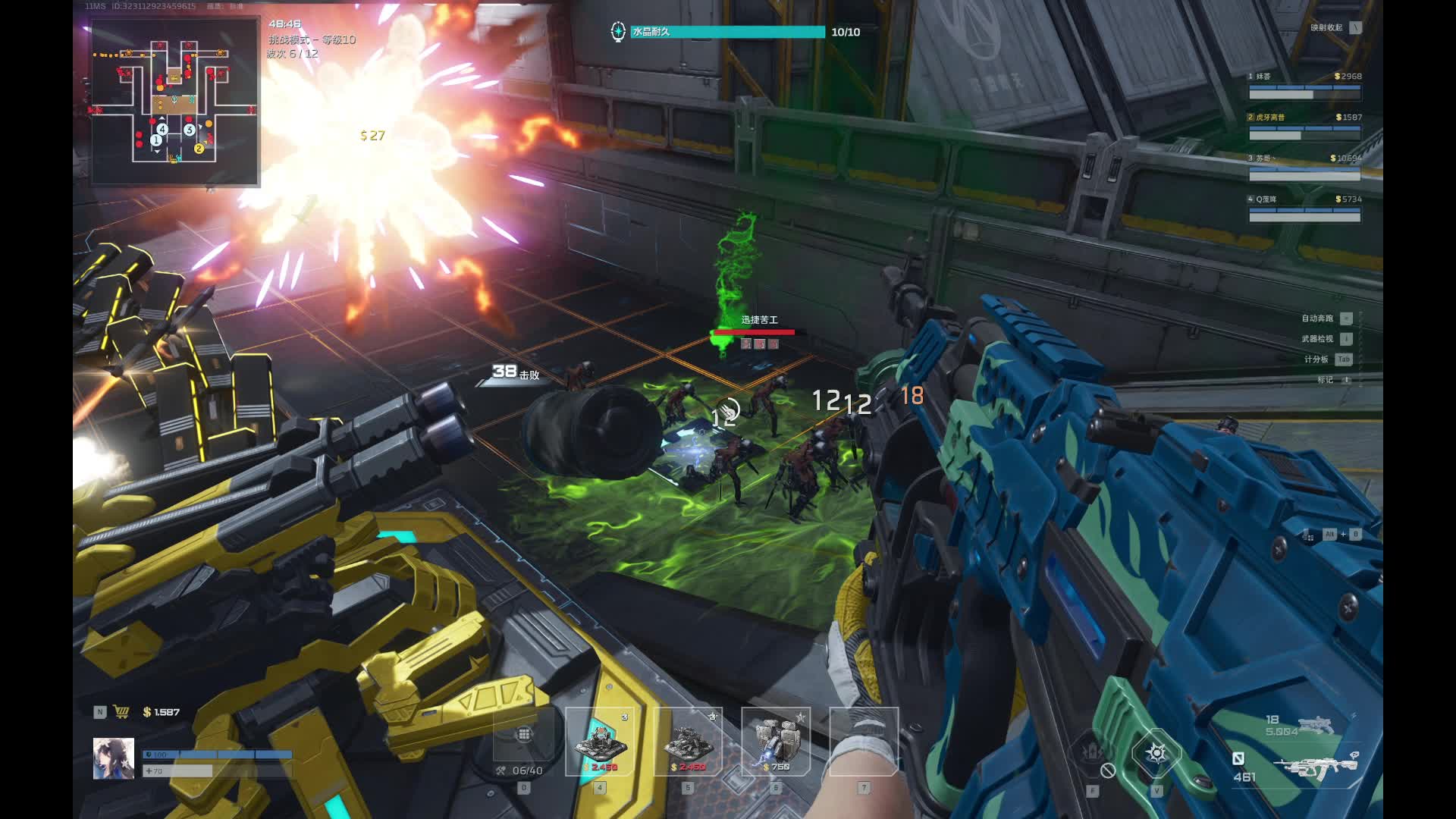Click the player character portrait
The image size is (1456, 819).
click(114, 758)
